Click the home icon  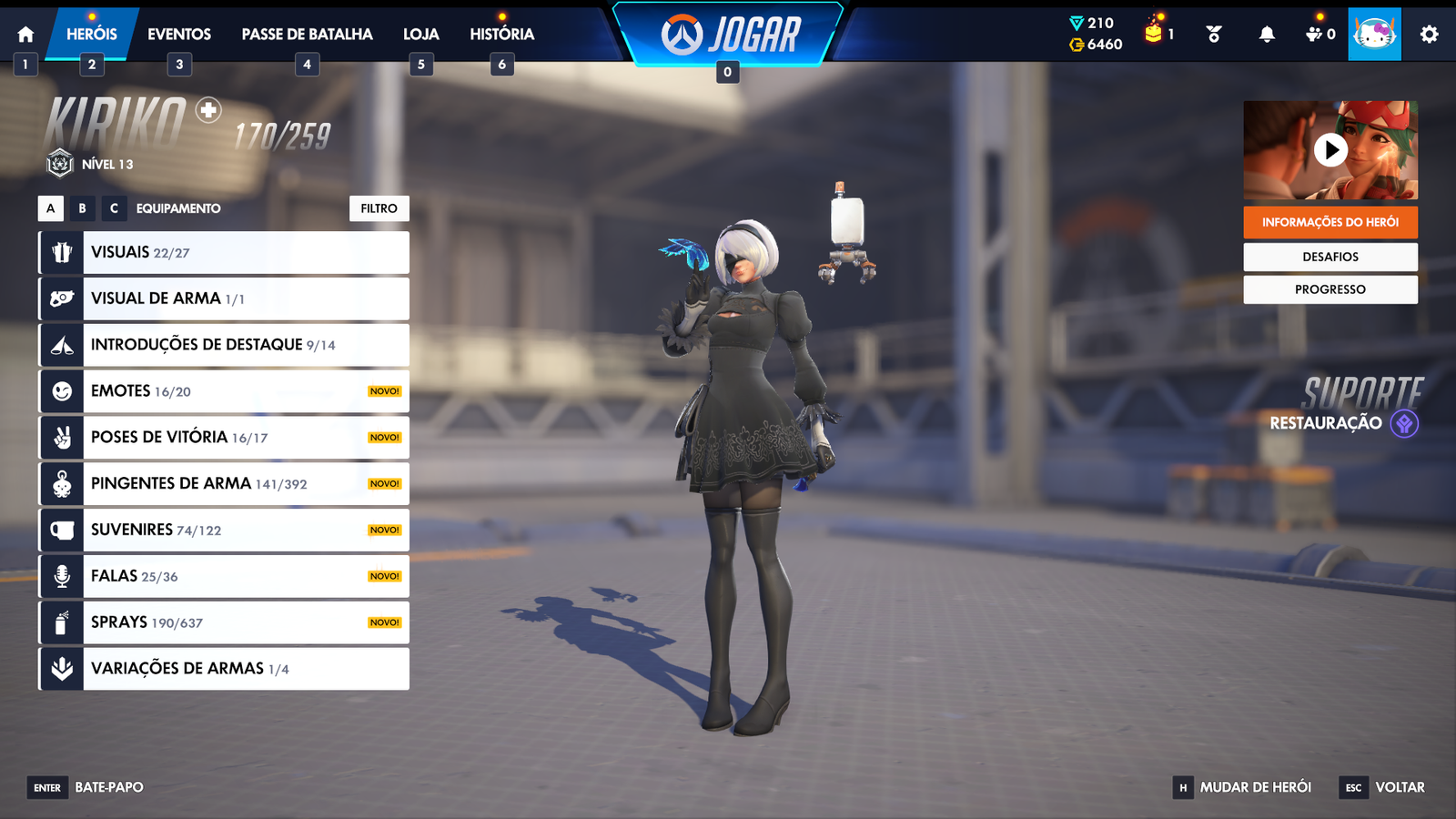(25, 33)
